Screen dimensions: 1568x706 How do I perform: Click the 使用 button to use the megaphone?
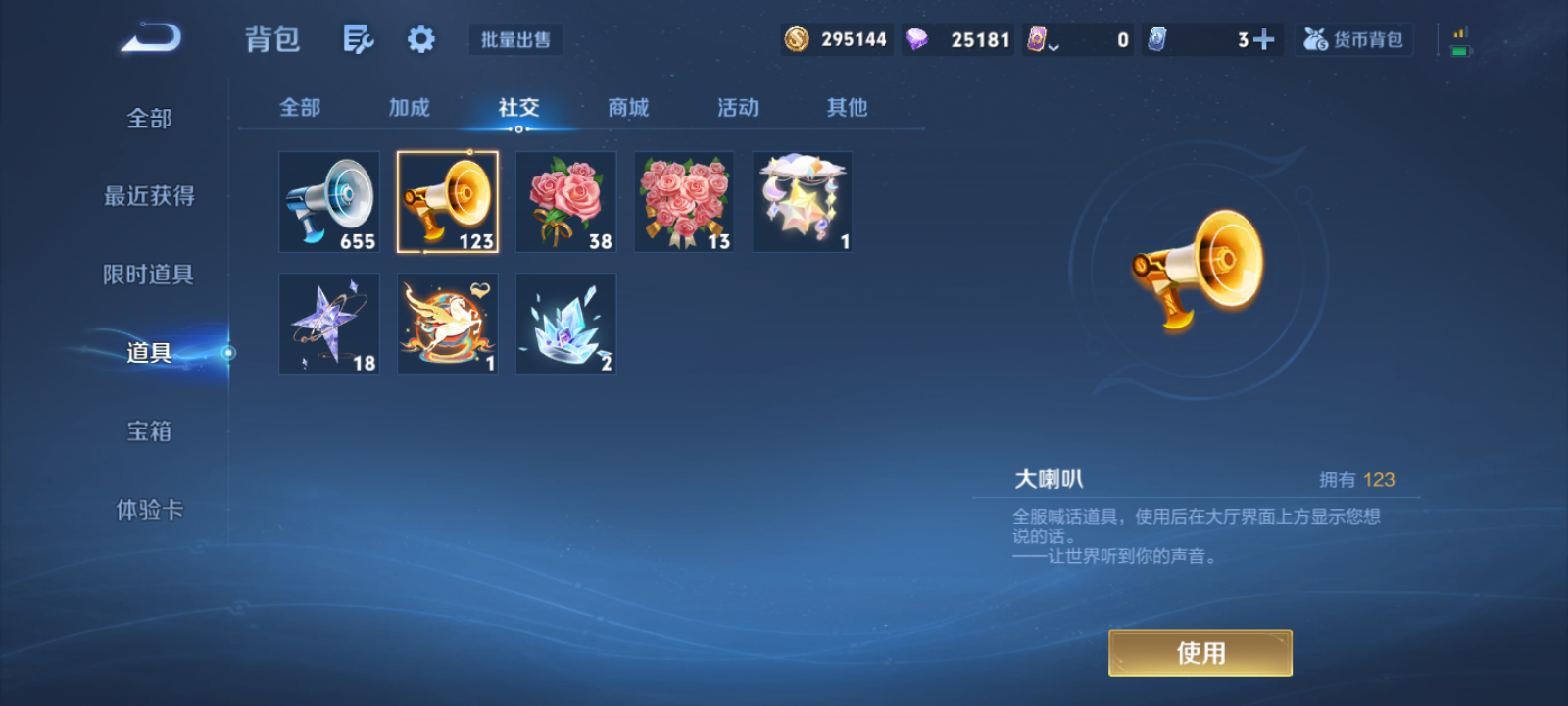click(1200, 652)
